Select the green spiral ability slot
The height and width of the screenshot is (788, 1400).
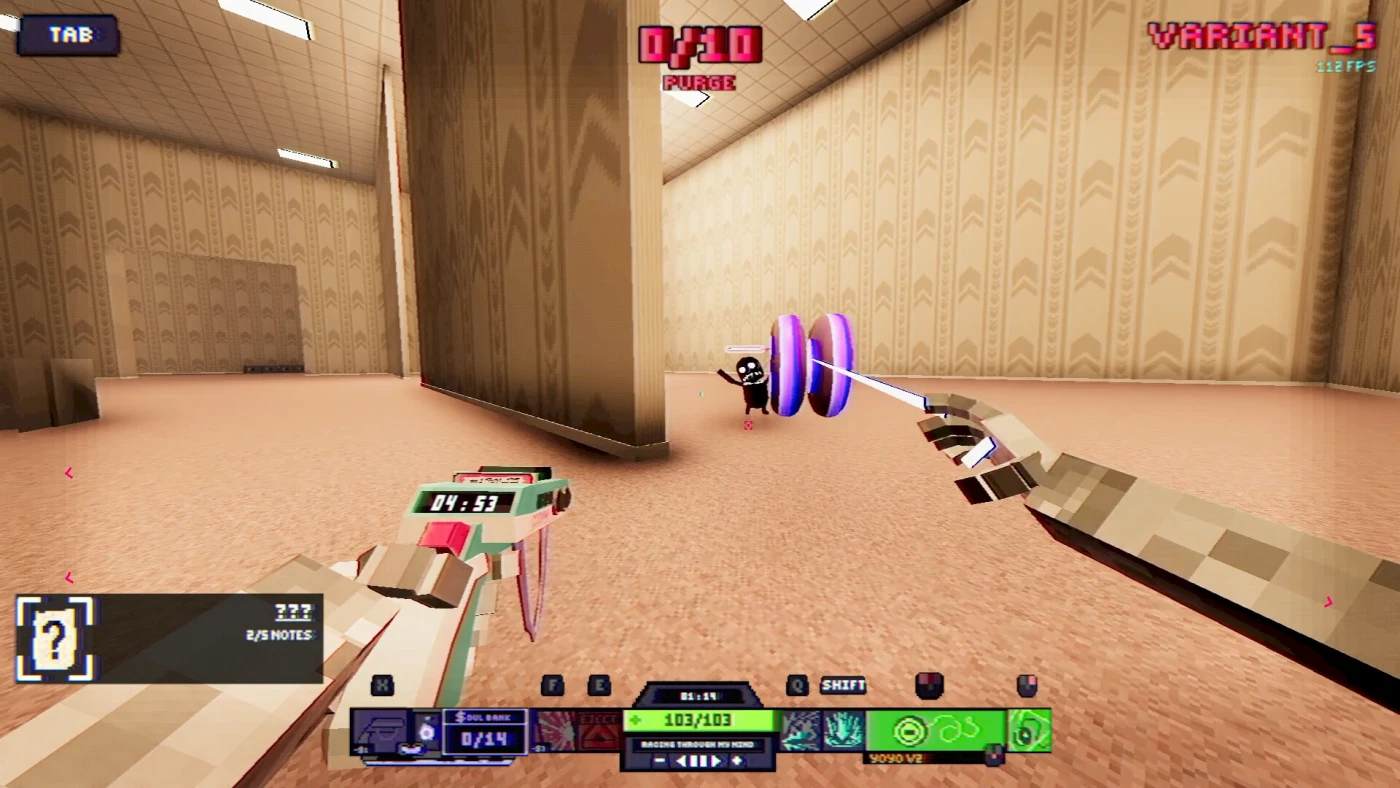1029,730
